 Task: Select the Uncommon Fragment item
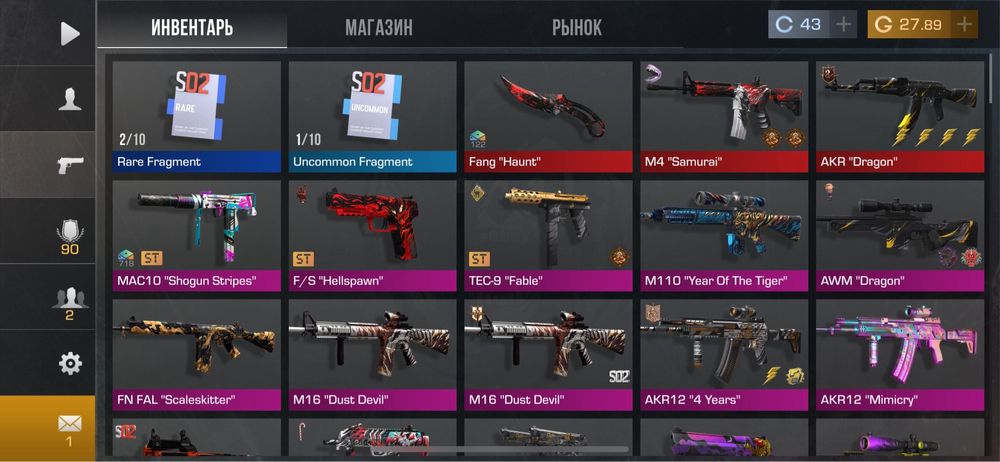[372, 117]
